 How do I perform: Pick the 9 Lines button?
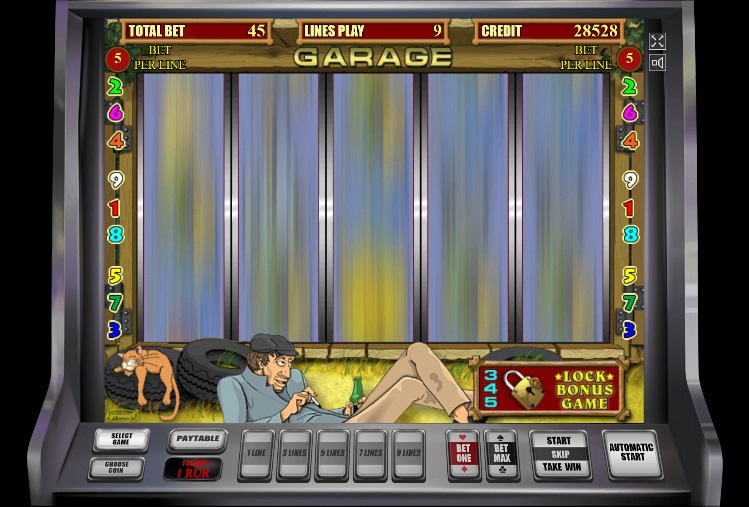point(408,454)
